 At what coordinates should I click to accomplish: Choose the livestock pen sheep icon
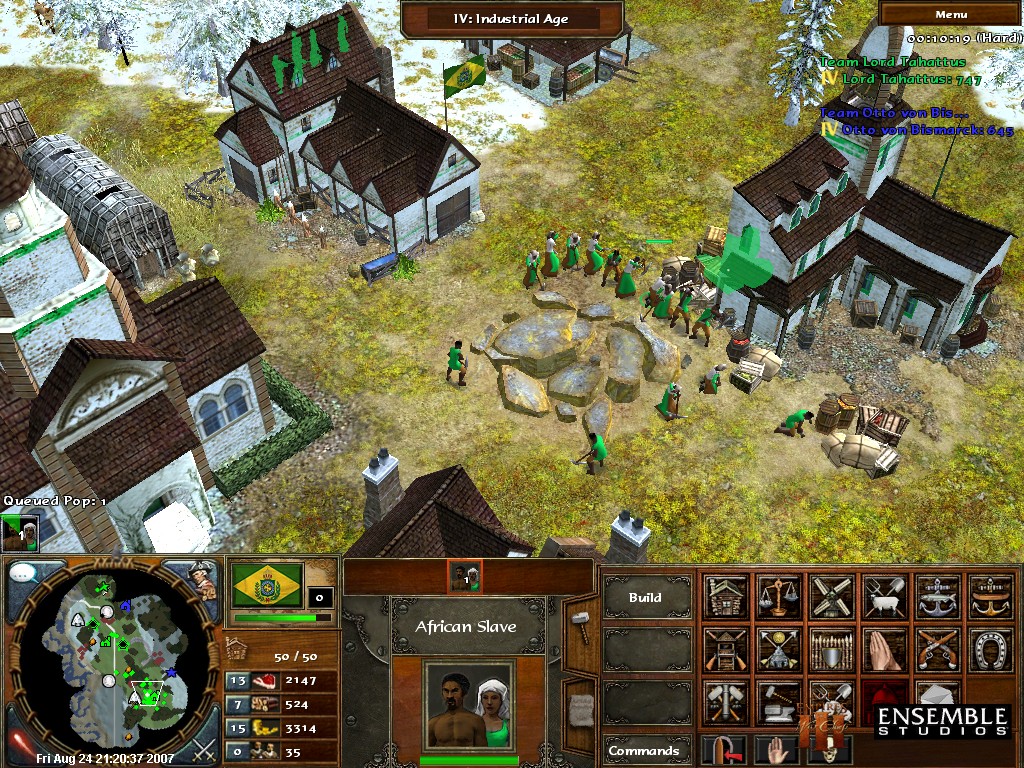click(x=883, y=597)
